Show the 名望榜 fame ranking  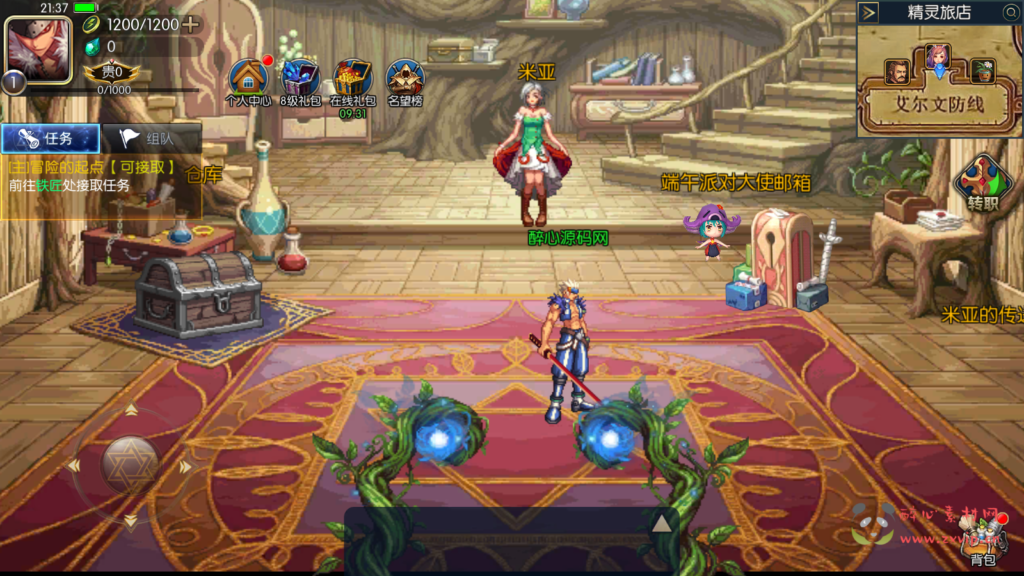point(405,79)
